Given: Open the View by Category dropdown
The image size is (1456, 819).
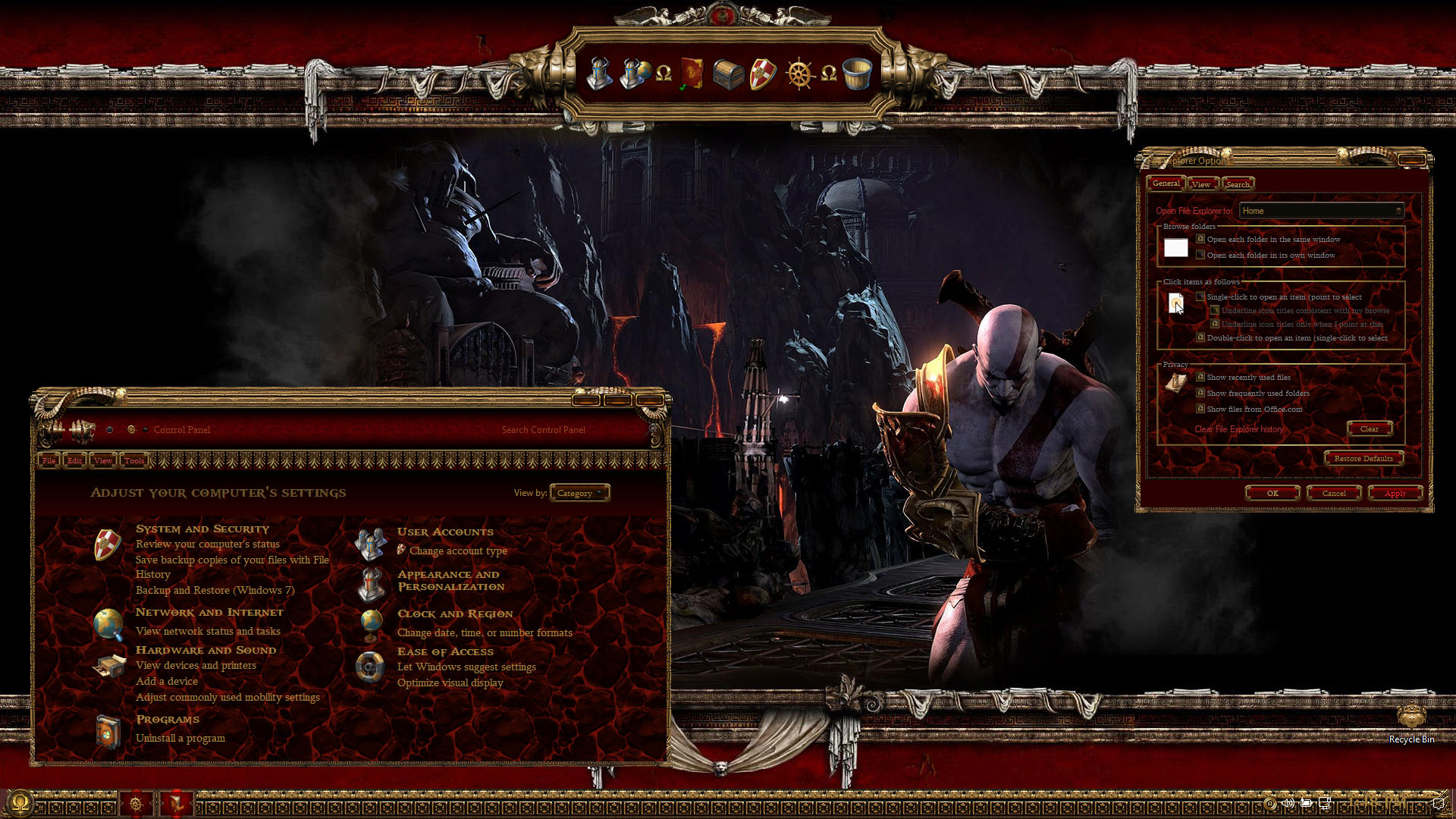Looking at the screenshot, I should click(579, 493).
